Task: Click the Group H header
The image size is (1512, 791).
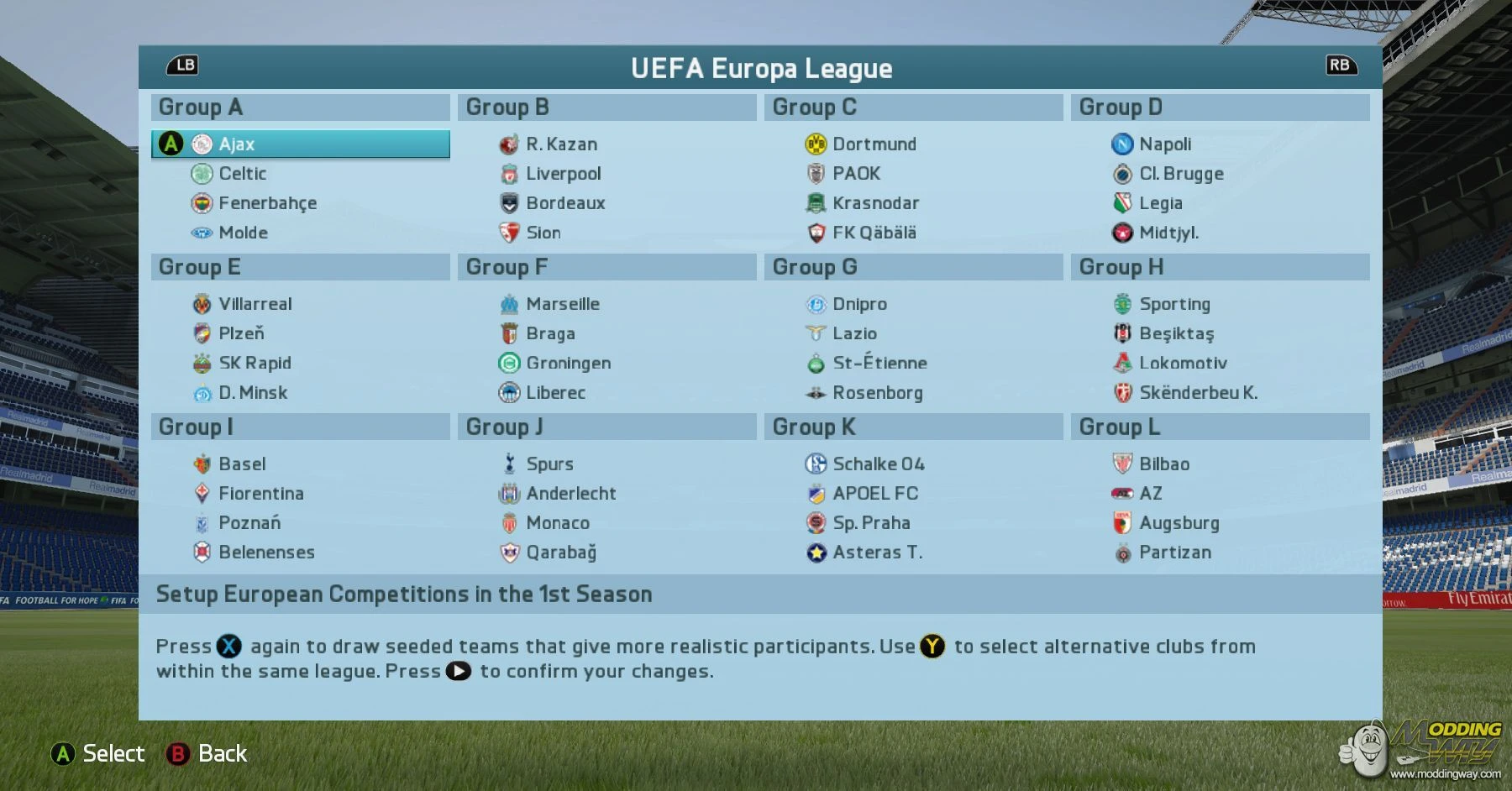Action: click(x=1220, y=266)
